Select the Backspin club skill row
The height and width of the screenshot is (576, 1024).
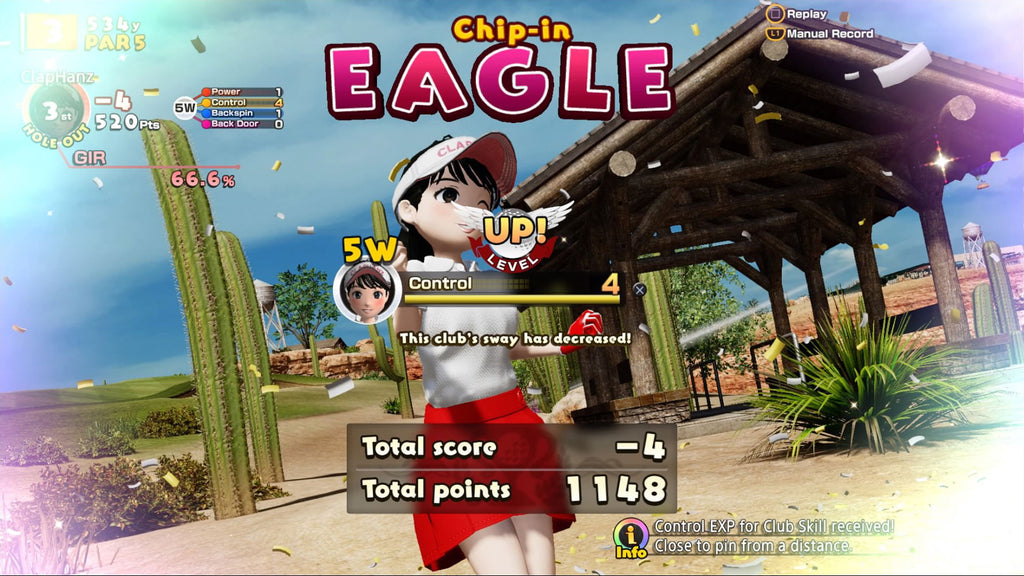[242, 113]
